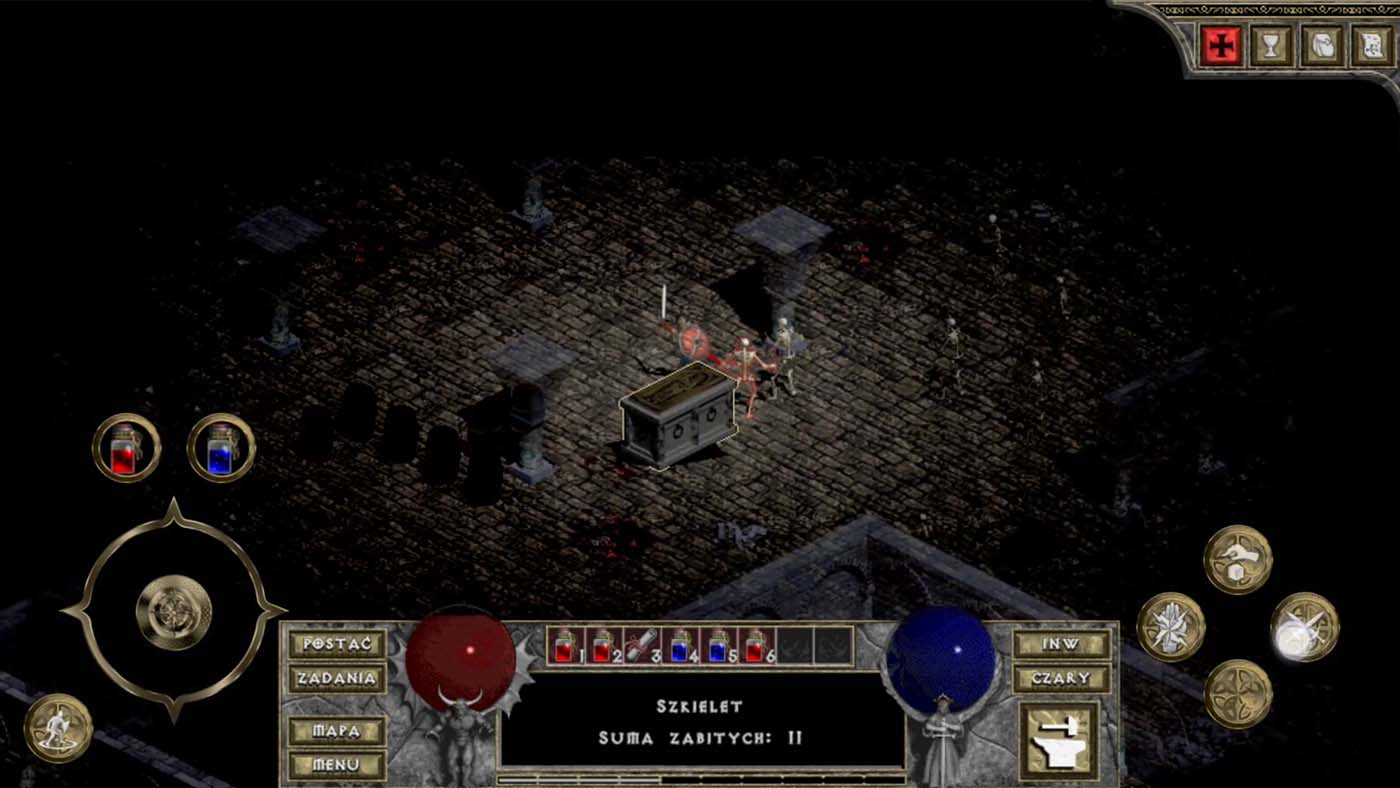The height and width of the screenshot is (788, 1400).
Task: Tap the bag icon in the top-right corner
Action: [1320, 45]
